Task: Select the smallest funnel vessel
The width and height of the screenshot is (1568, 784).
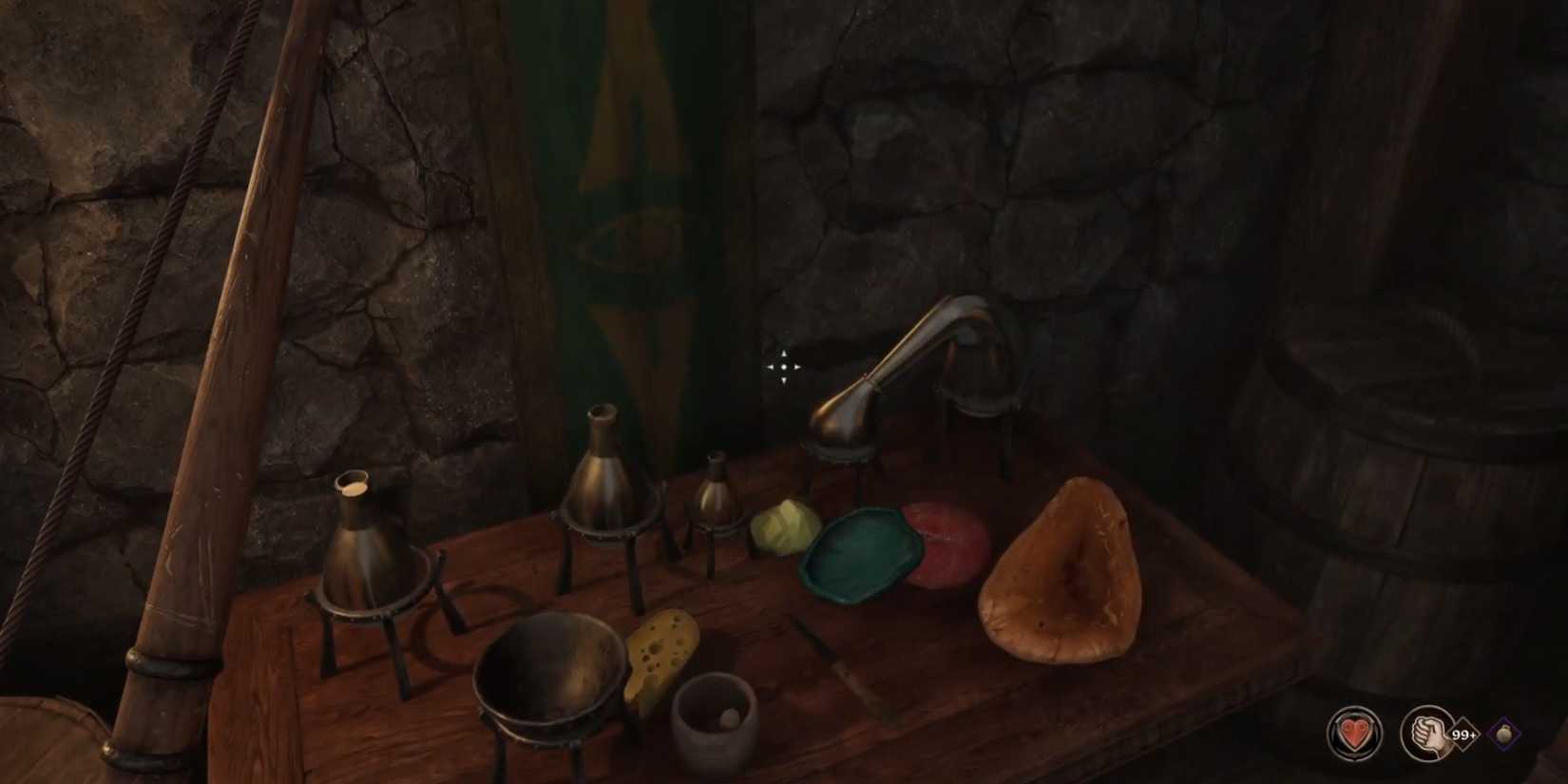Action: [x=717, y=499]
